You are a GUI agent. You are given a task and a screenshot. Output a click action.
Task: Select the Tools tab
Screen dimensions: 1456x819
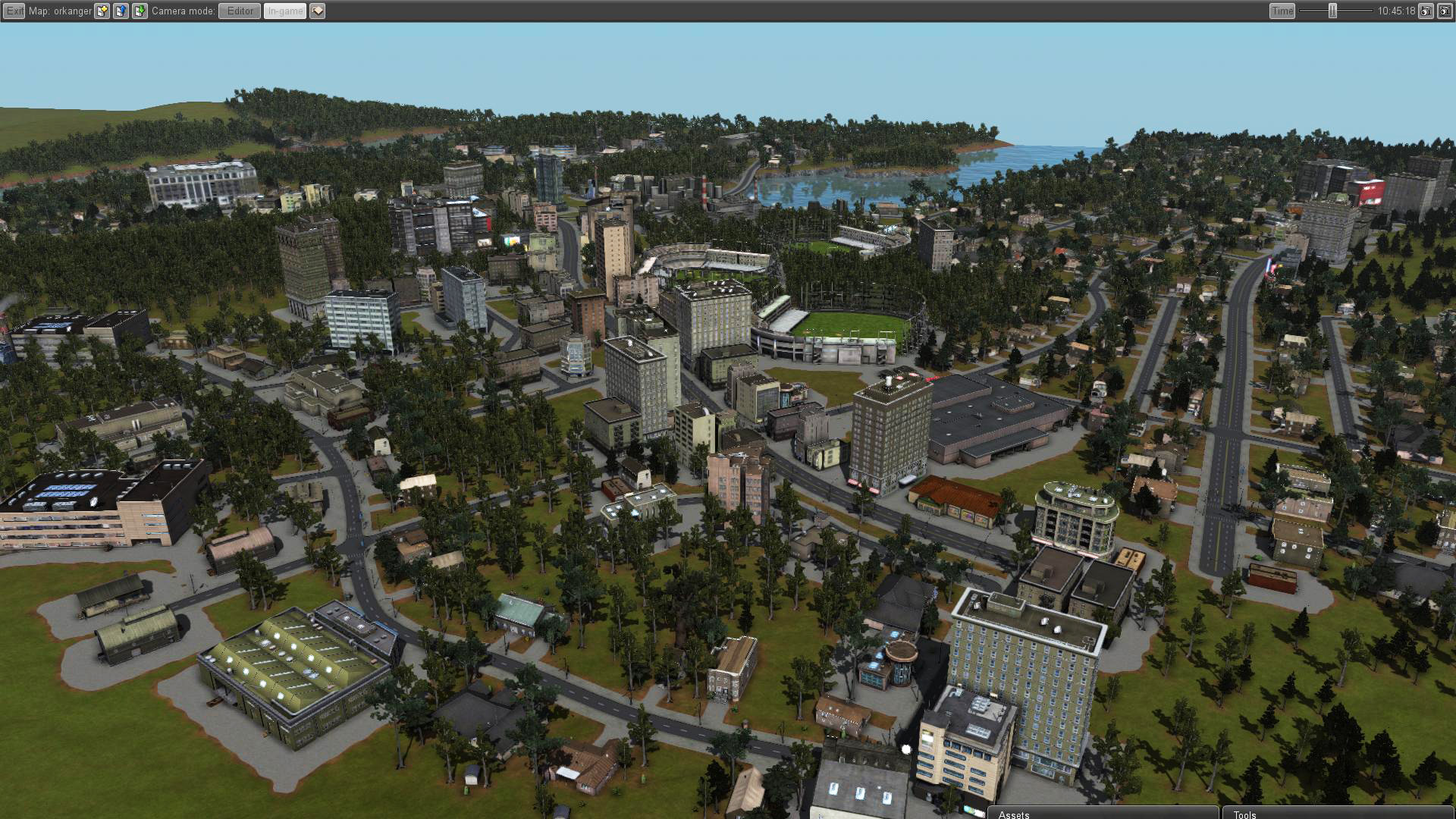(x=1244, y=814)
